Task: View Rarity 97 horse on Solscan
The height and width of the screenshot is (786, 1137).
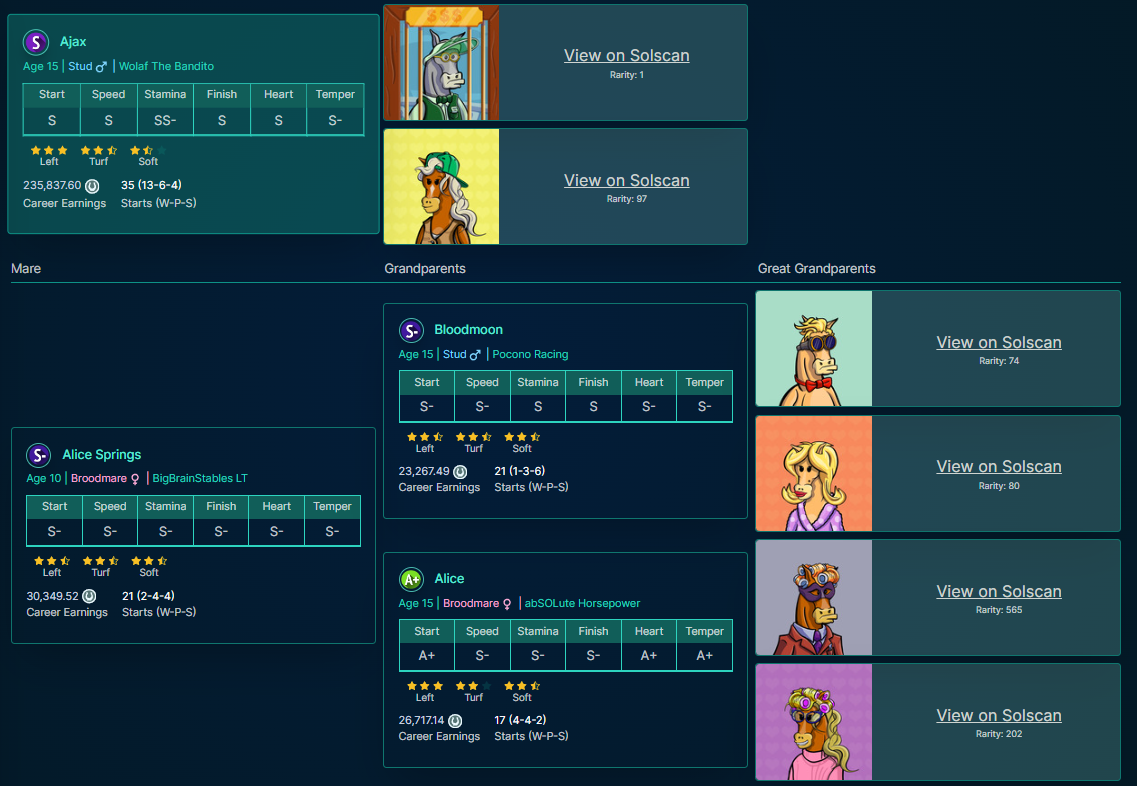Action: (626, 181)
